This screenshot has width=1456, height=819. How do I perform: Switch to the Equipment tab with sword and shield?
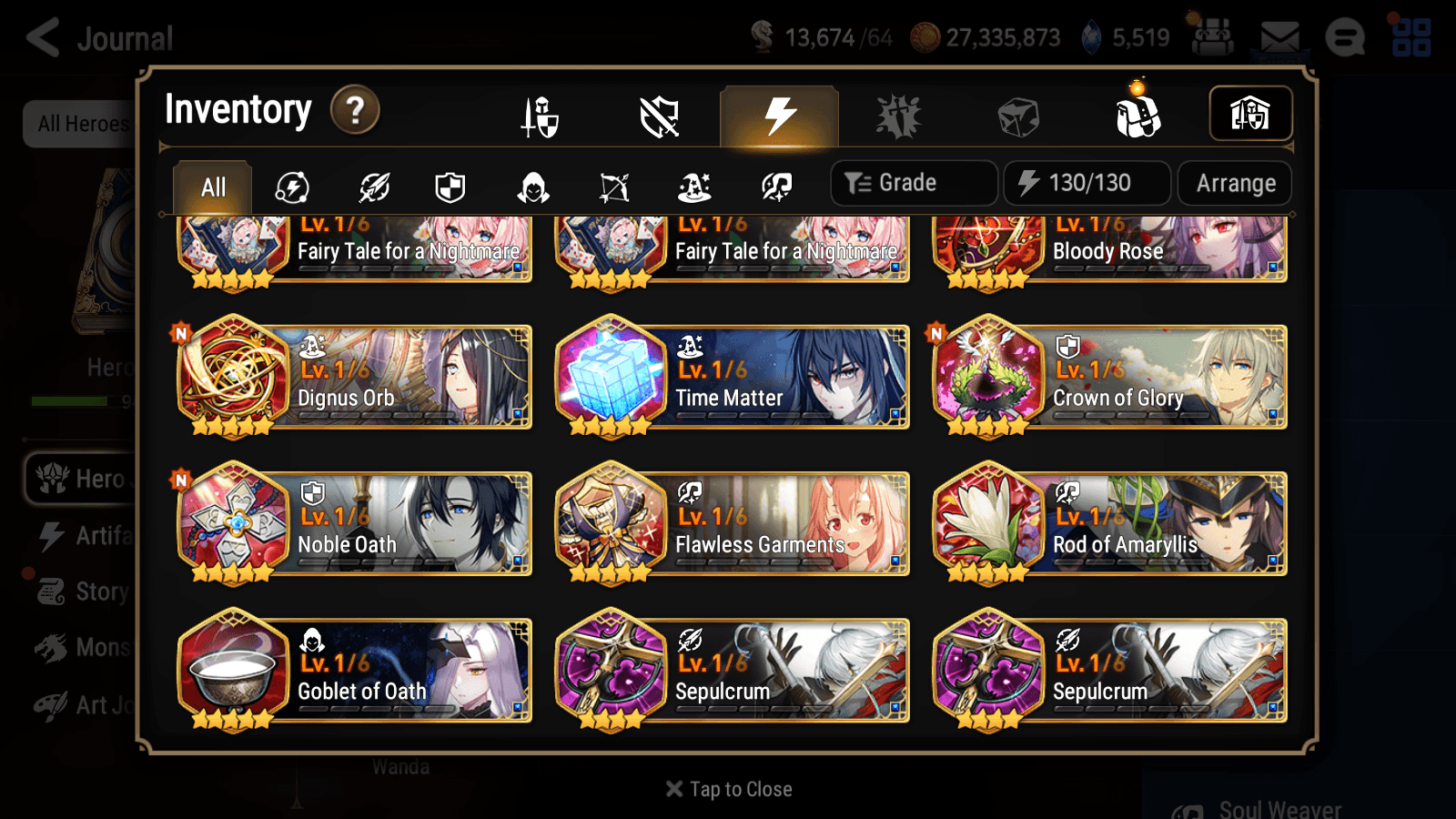[540, 116]
